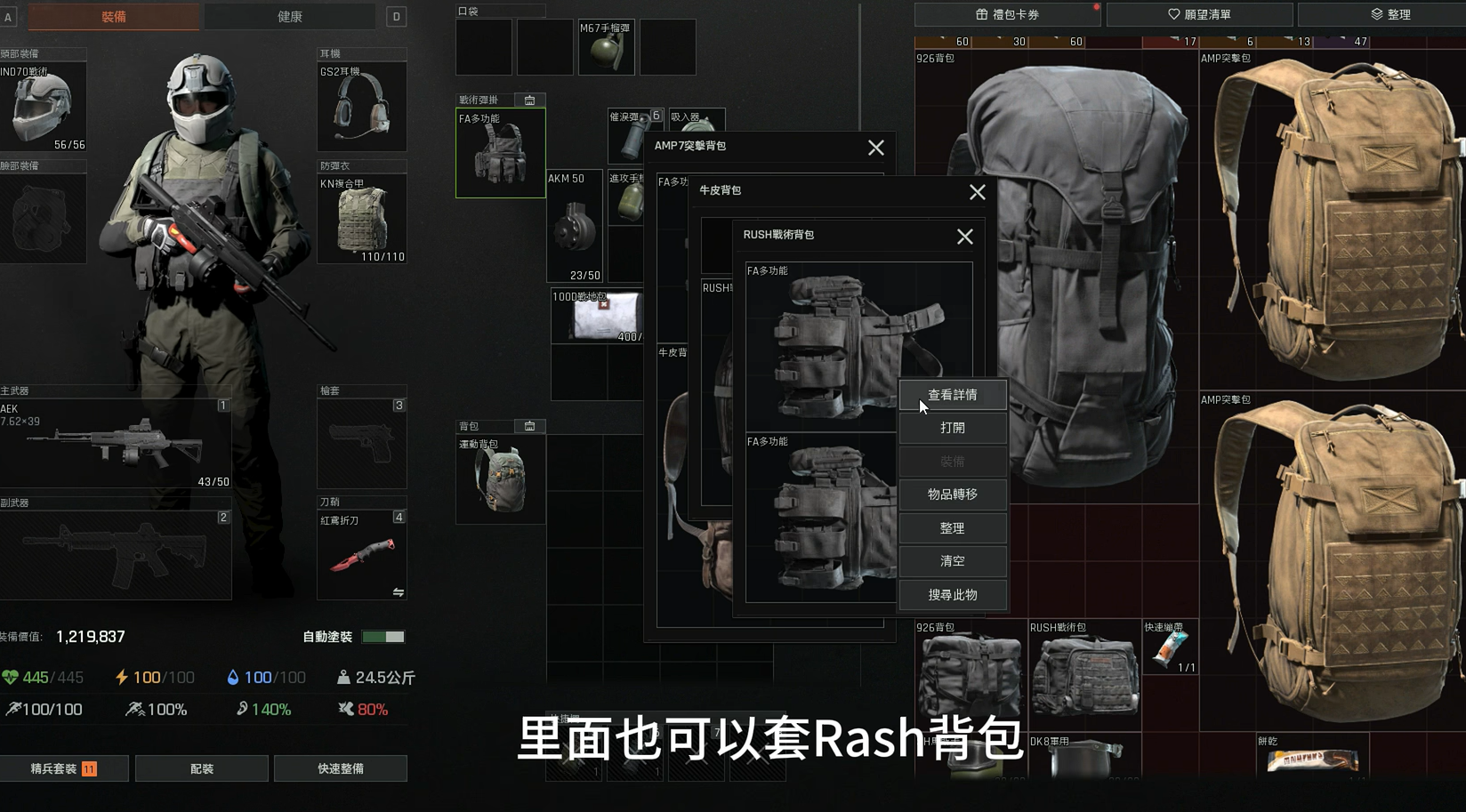The height and width of the screenshot is (812, 1466).
Task: Switch to the 健康 tab
Action: coord(289,15)
